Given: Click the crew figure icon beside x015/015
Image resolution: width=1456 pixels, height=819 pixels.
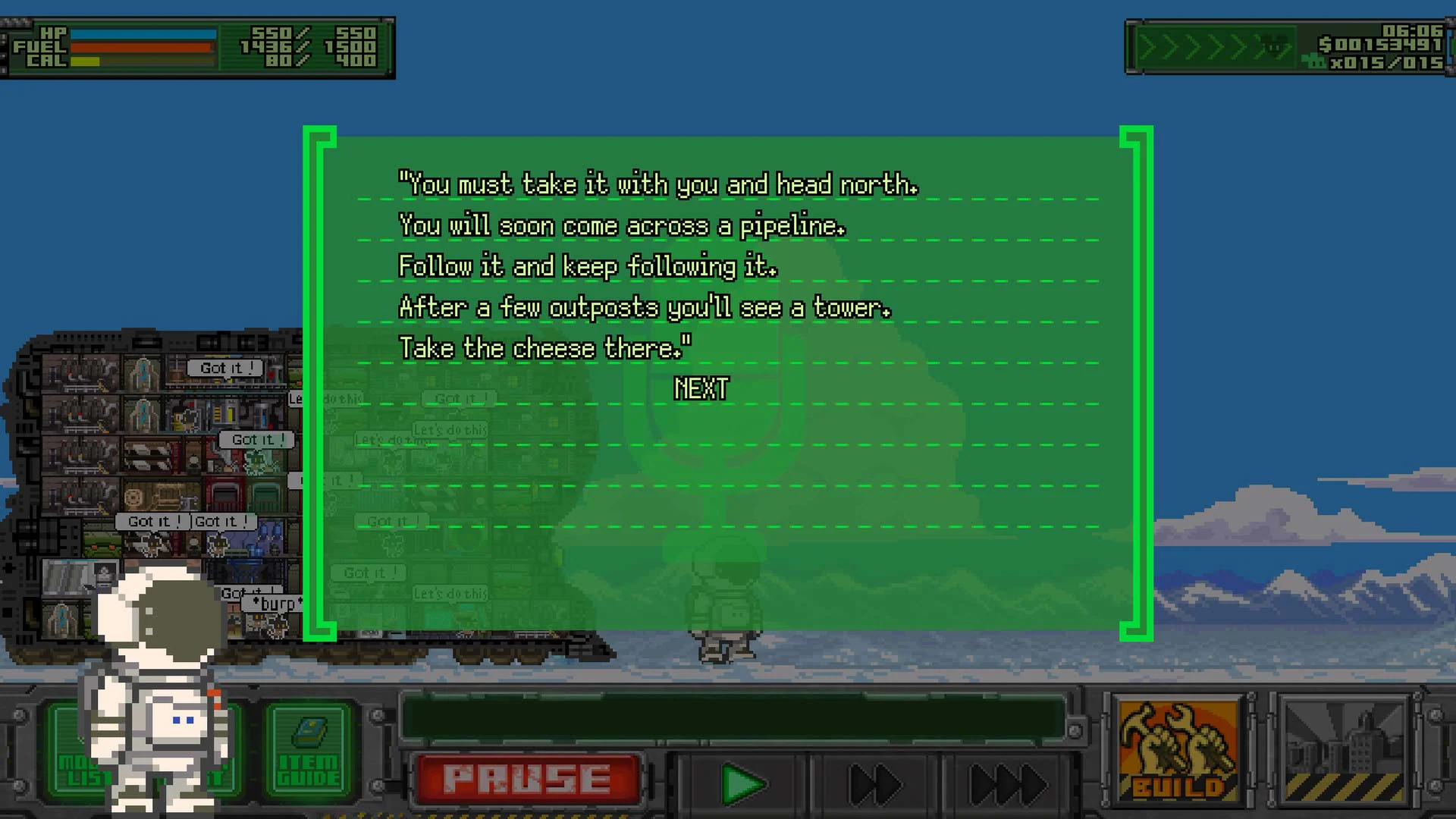Looking at the screenshot, I should tap(1313, 62).
